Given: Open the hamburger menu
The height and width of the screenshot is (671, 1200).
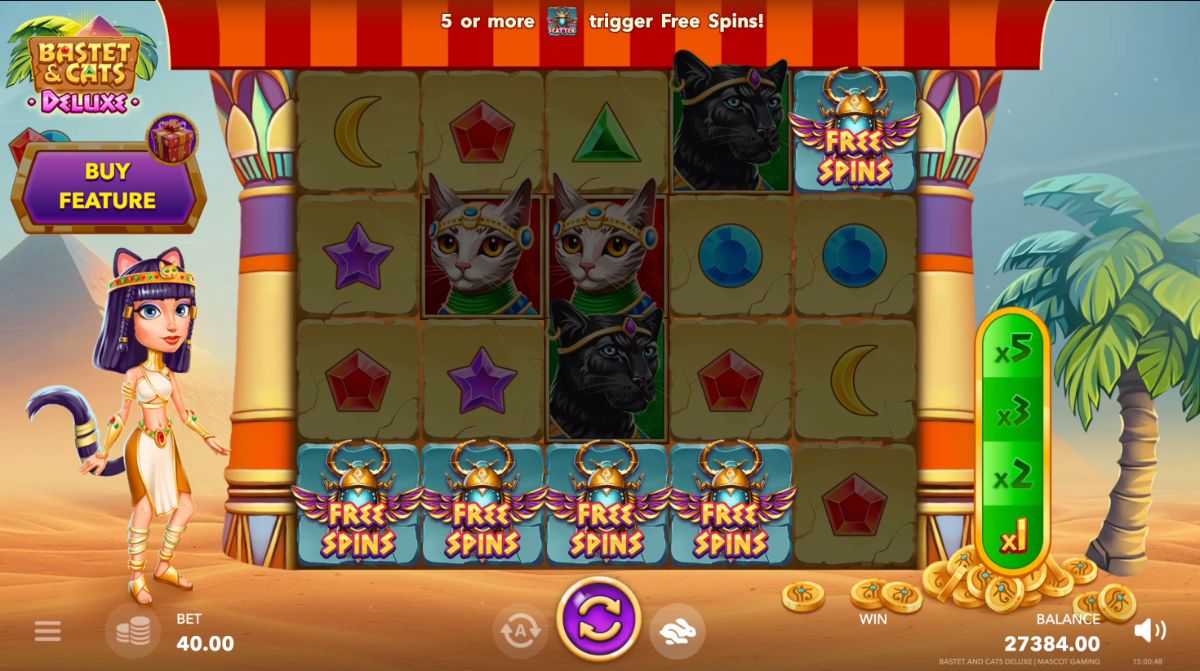Looking at the screenshot, I should point(47,631).
